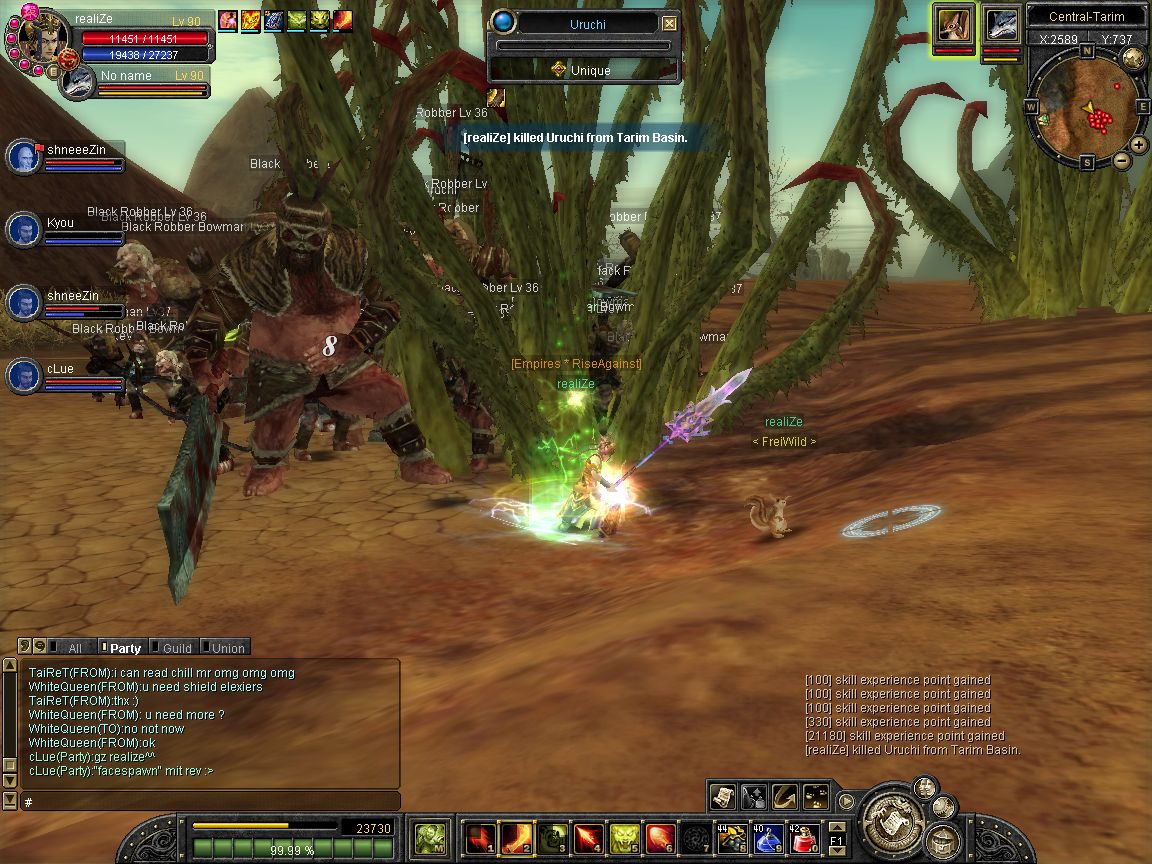
Task: Show the All chat tab
Action: click(x=70, y=648)
